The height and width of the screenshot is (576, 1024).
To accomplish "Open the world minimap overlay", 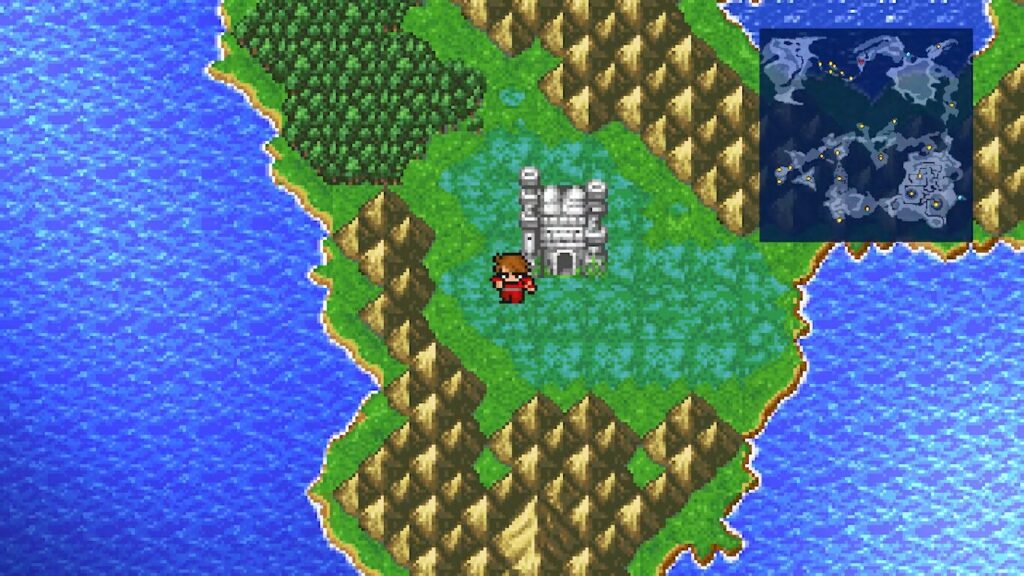I will pos(865,135).
